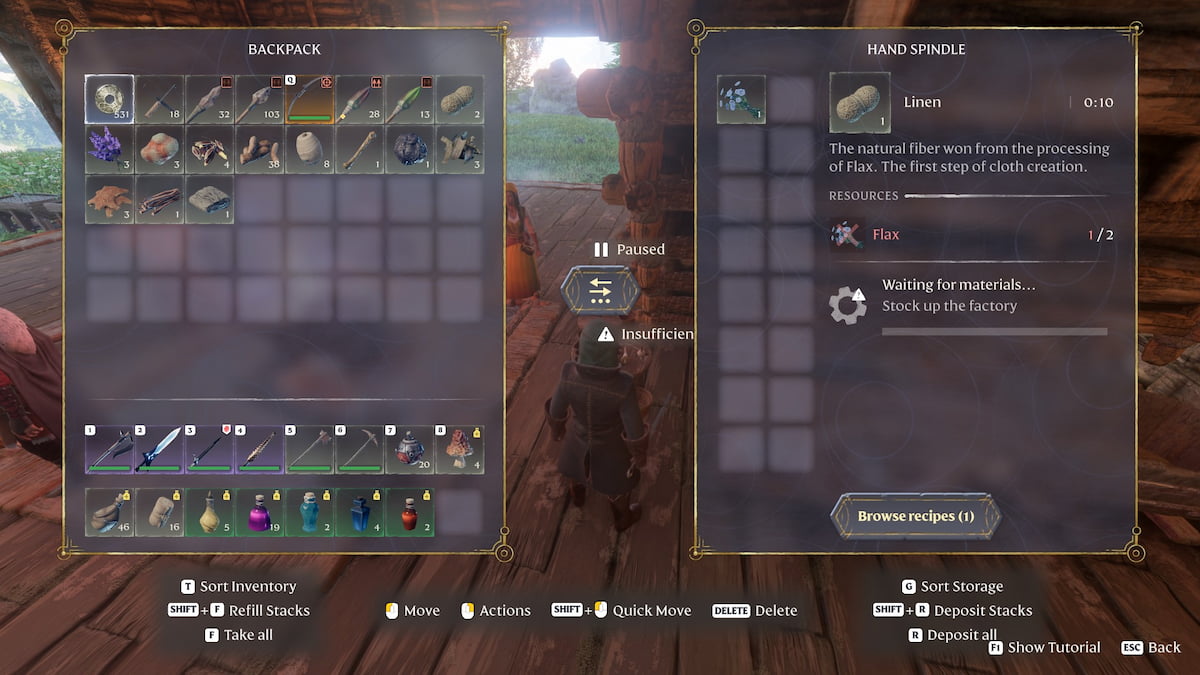Pick the bow in the backpack

point(309,99)
